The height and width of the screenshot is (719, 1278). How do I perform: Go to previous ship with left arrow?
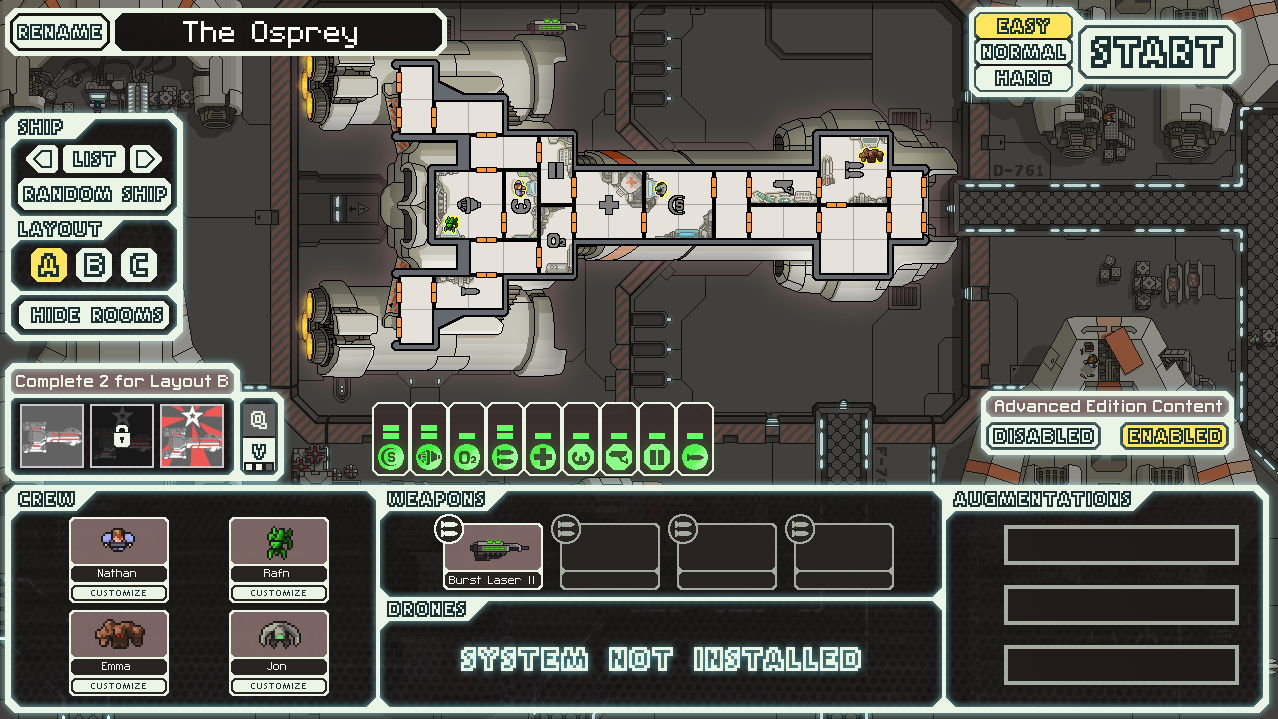click(x=42, y=159)
